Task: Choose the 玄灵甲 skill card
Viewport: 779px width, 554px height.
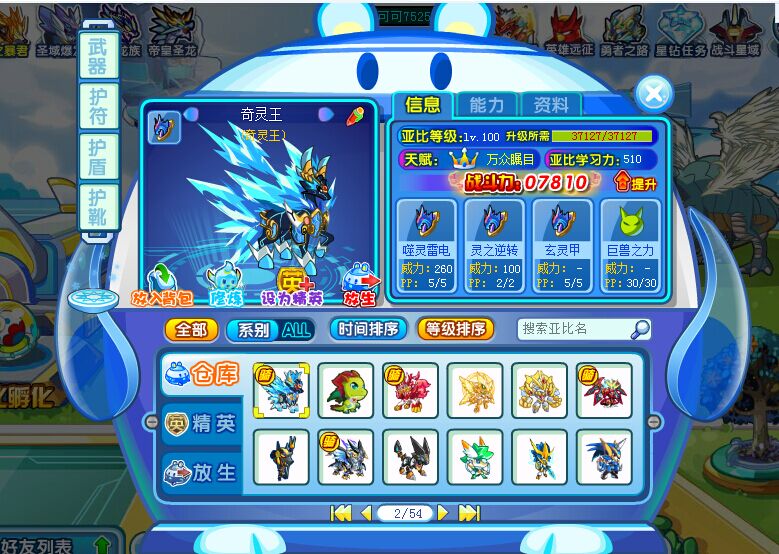Action: tap(562, 244)
